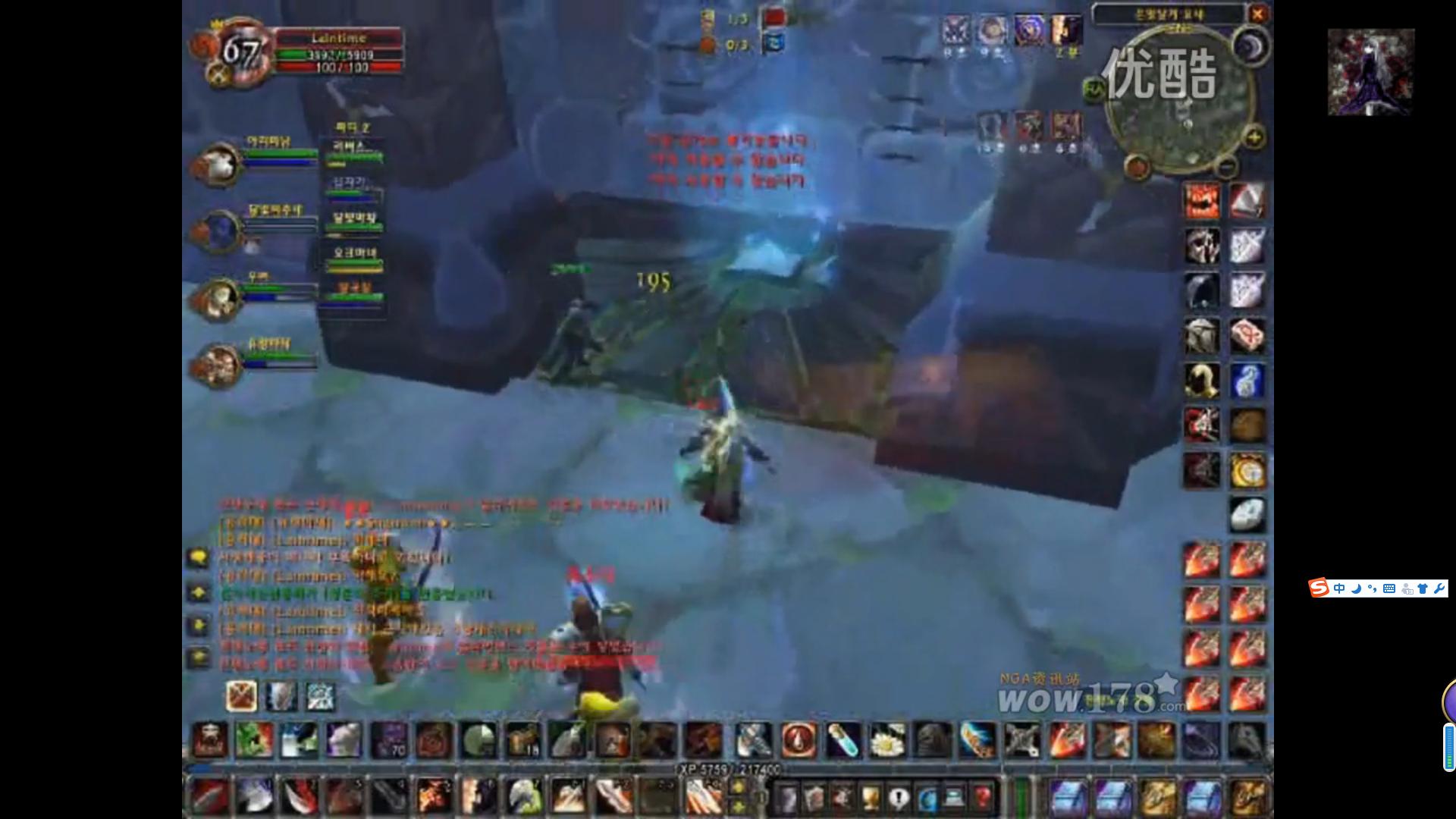The image size is (1456, 819).
Task: Click the XP bar showing 5759/217400
Action: 728,767
